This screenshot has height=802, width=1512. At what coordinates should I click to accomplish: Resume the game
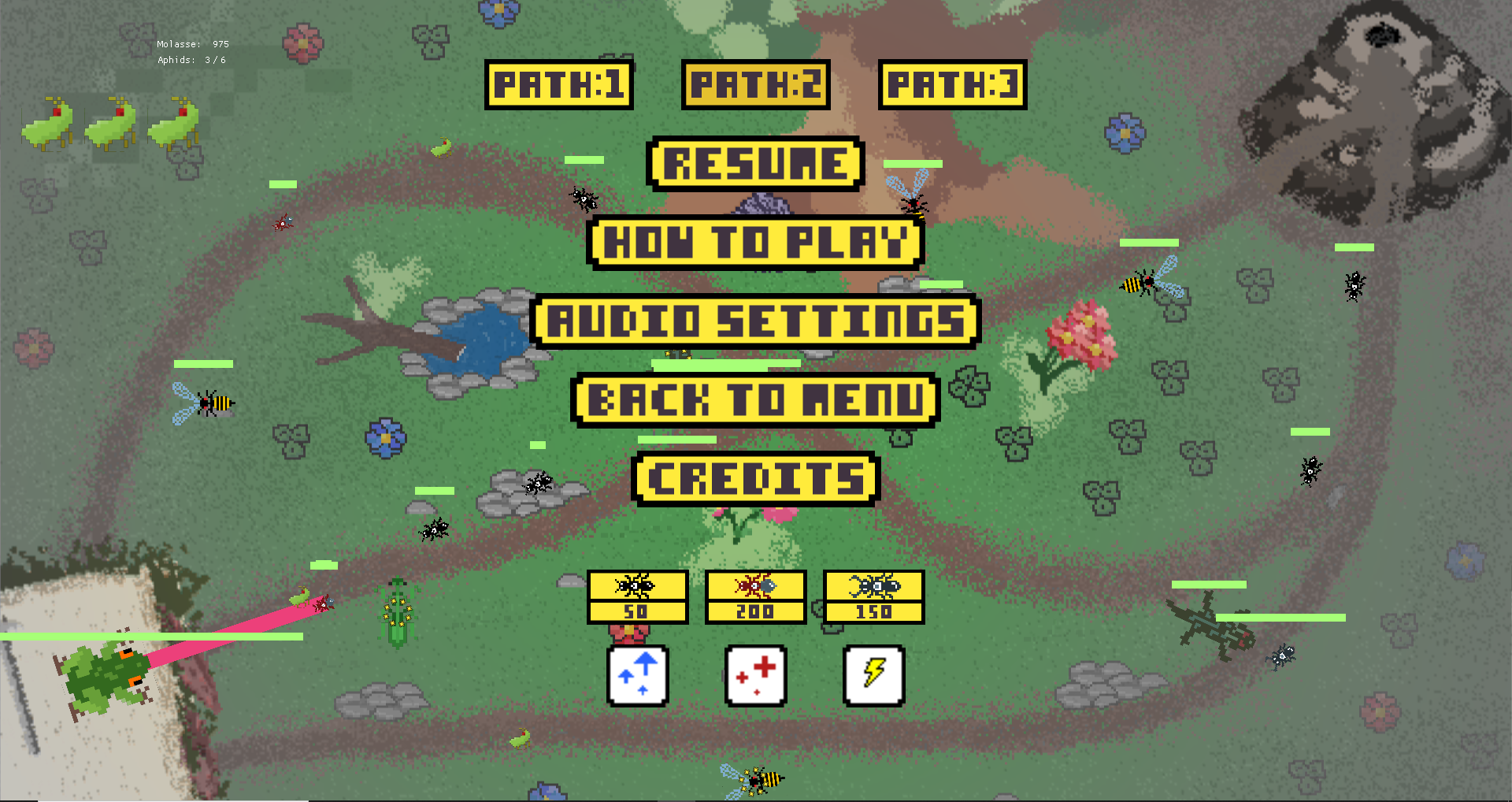click(755, 164)
